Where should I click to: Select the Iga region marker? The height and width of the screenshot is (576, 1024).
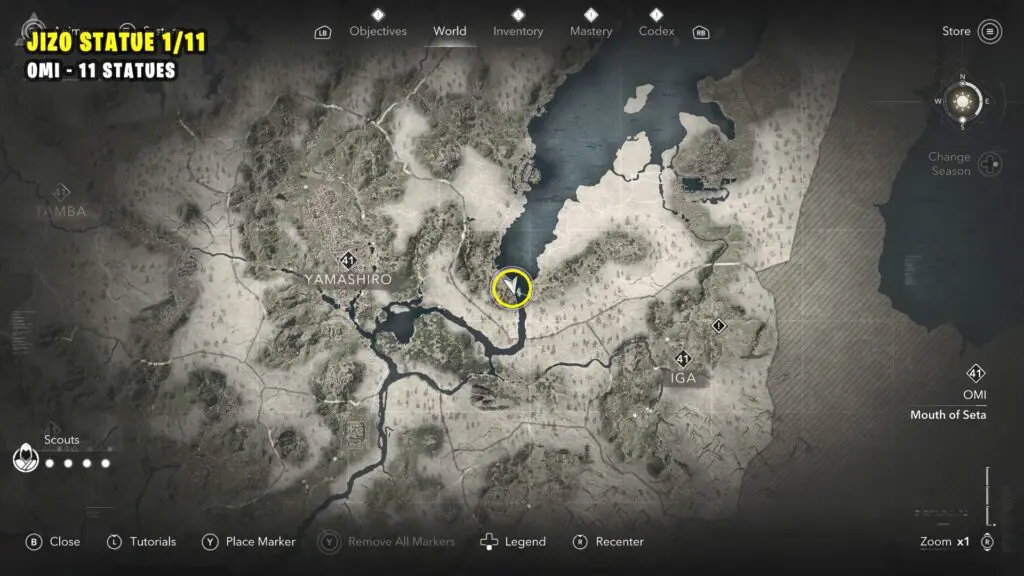(x=684, y=359)
